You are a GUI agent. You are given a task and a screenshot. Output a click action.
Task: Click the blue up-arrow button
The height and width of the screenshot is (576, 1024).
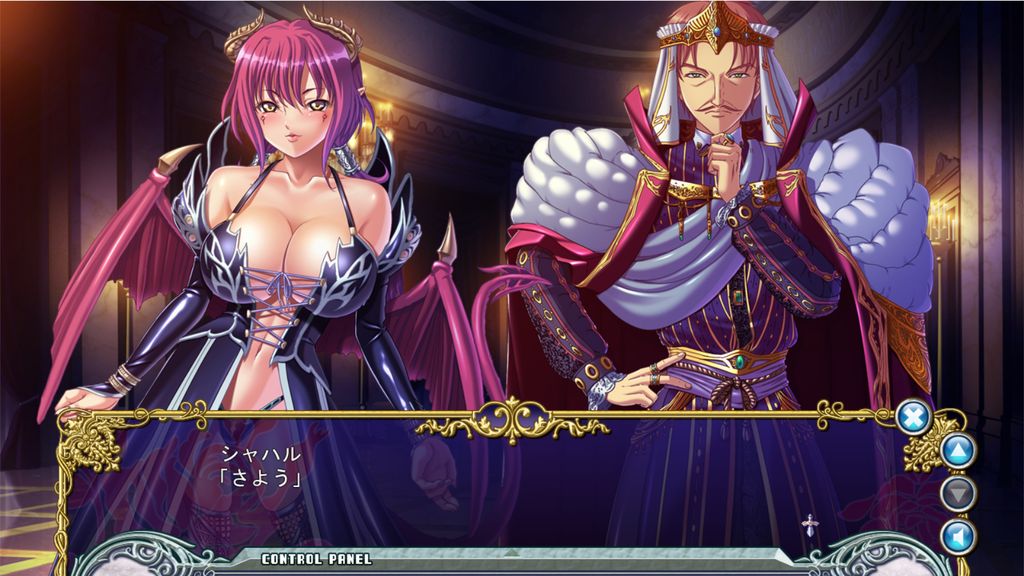957,451
